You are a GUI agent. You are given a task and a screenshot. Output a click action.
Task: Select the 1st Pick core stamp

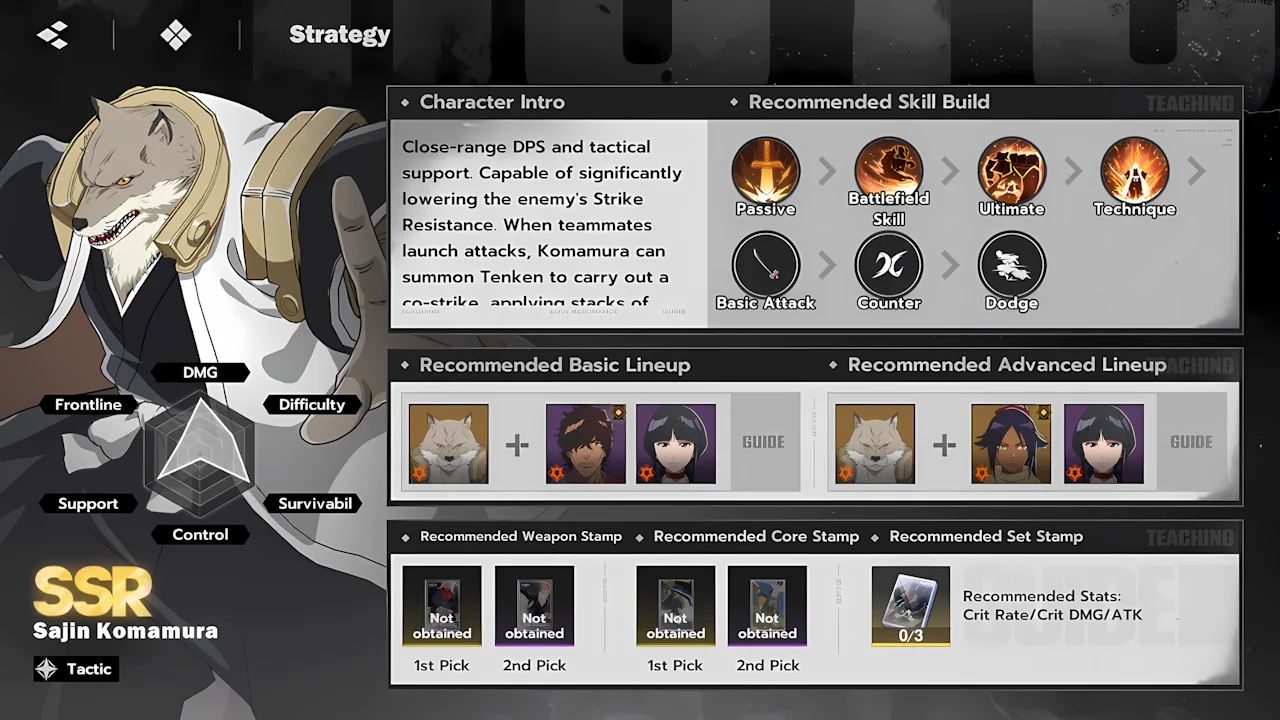pyautogui.click(x=676, y=606)
